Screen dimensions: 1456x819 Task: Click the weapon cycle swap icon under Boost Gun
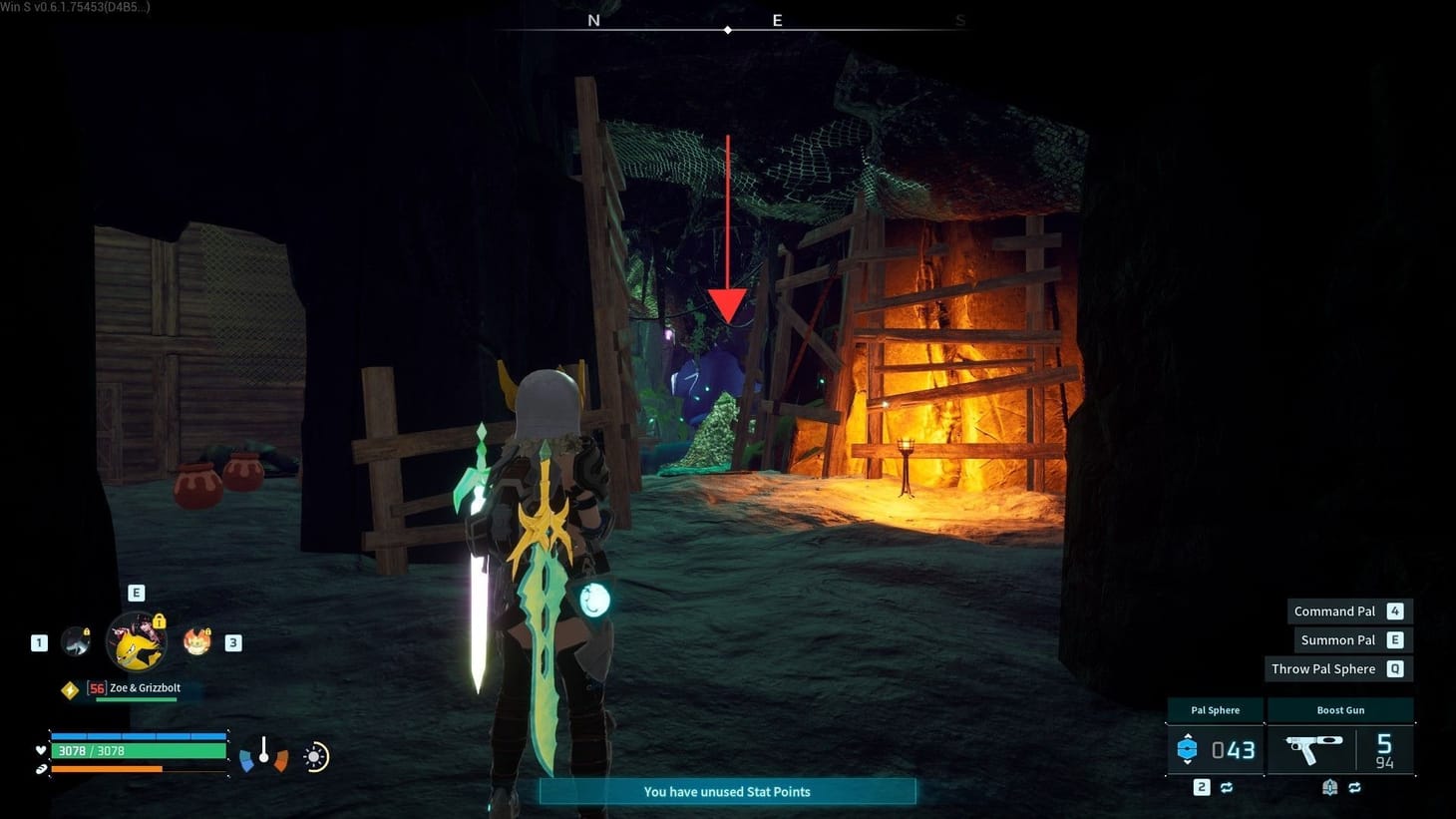coord(1355,787)
